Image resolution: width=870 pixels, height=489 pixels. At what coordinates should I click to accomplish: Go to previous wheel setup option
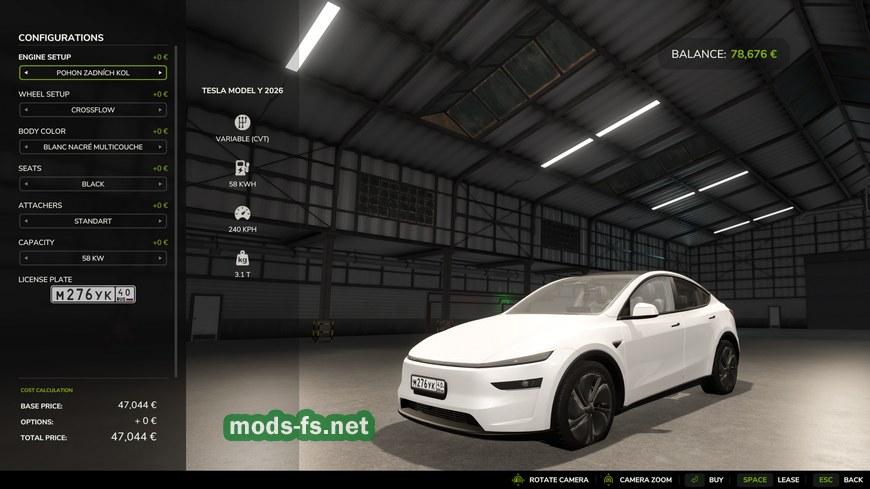click(26, 110)
